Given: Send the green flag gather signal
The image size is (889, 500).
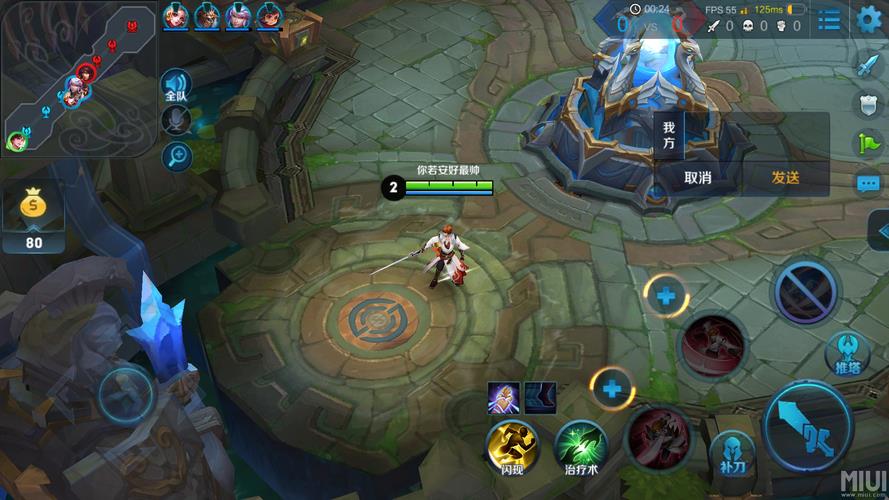Looking at the screenshot, I should (x=867, y=143).
